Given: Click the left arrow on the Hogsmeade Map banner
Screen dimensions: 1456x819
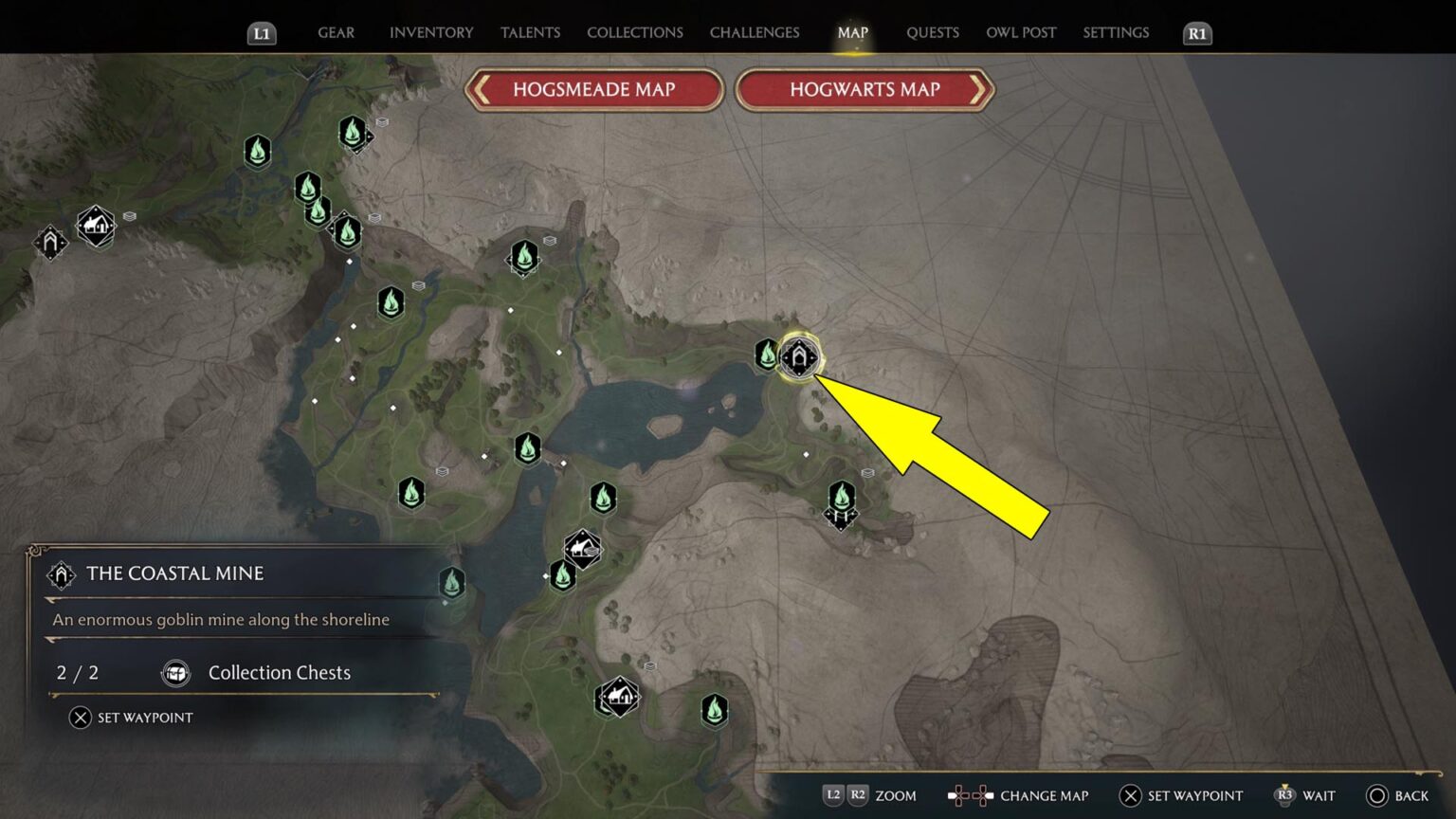Looking at the screenshot, I should pyautogui.click(x=480, y=89).
